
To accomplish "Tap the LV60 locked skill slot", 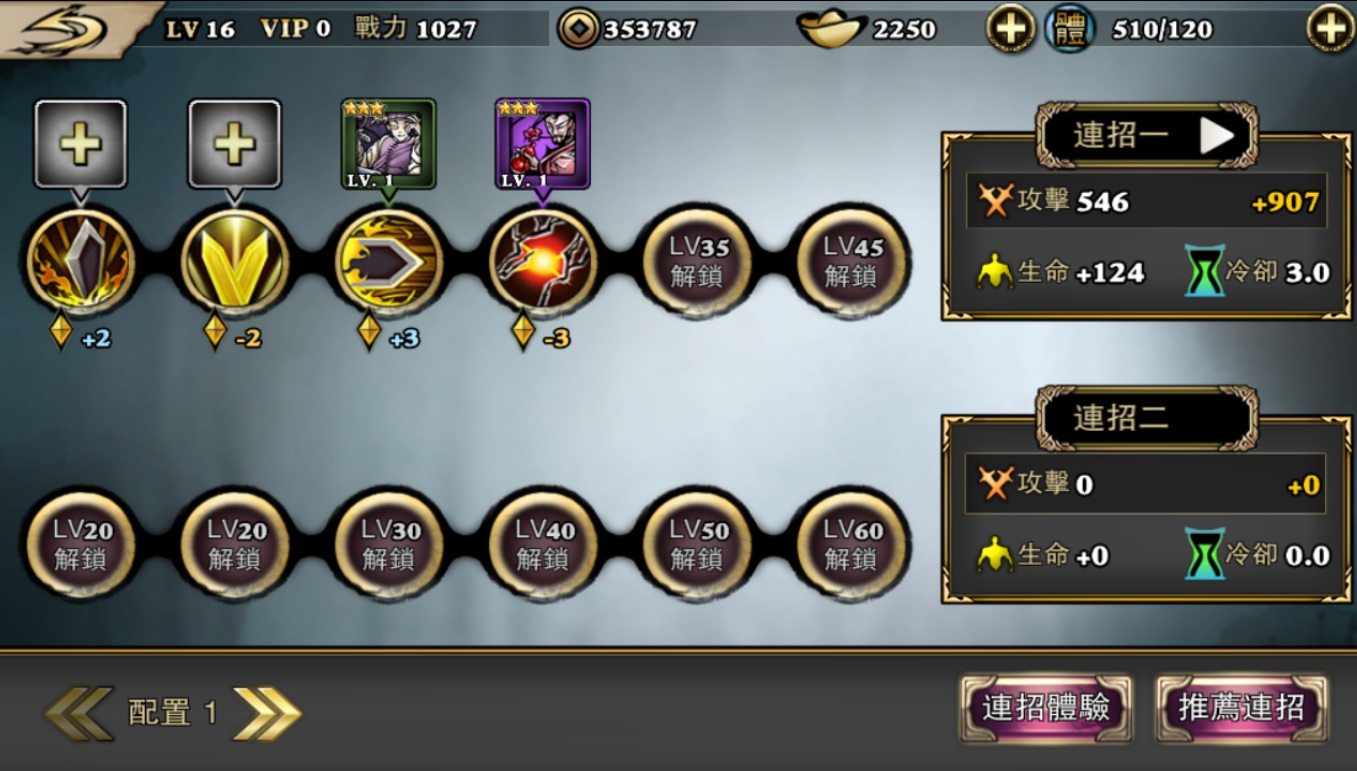I will [851, 545].
